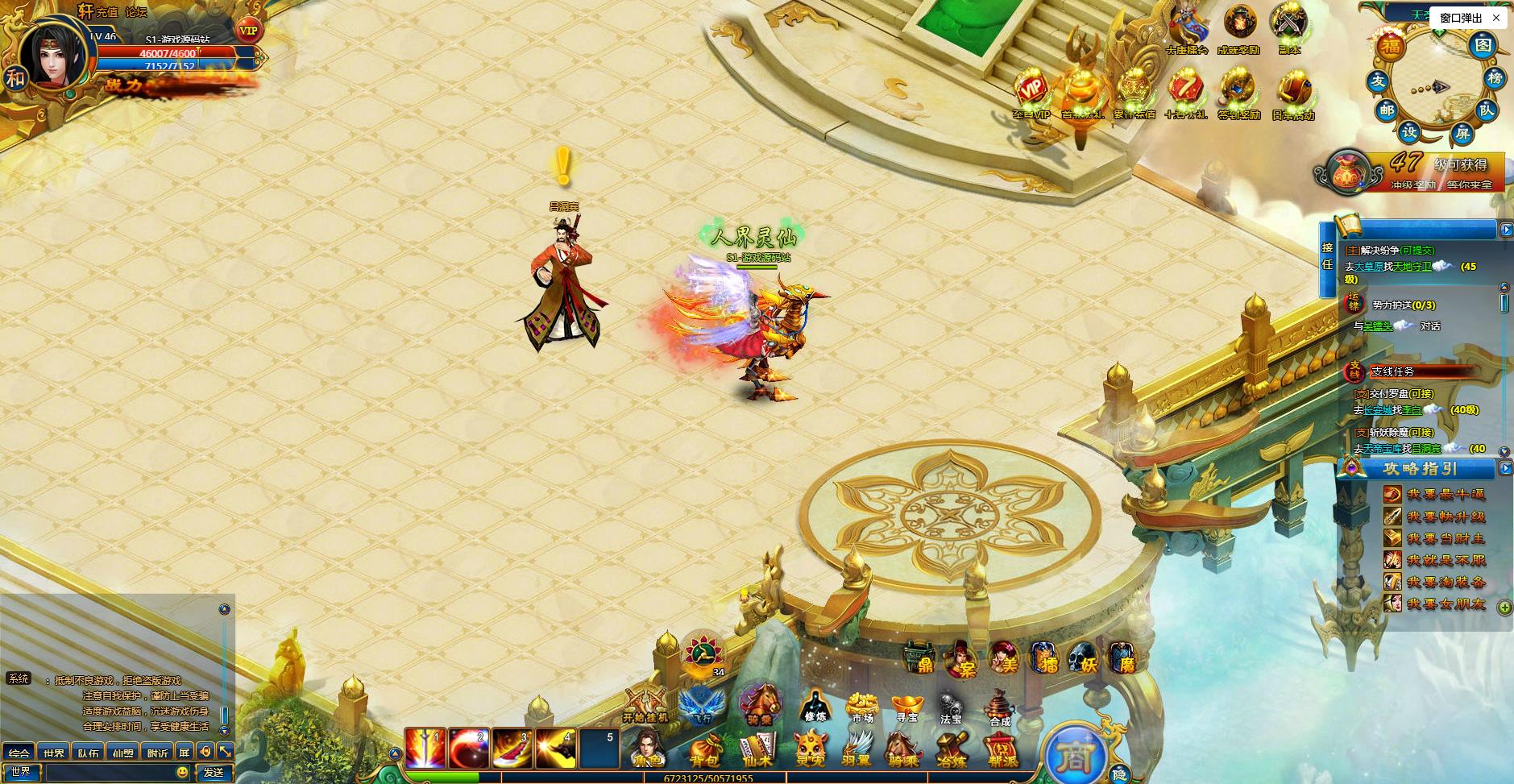Open the map via the 图 button
This screenshot has width=1514, height=784.
click(1483, 45)
